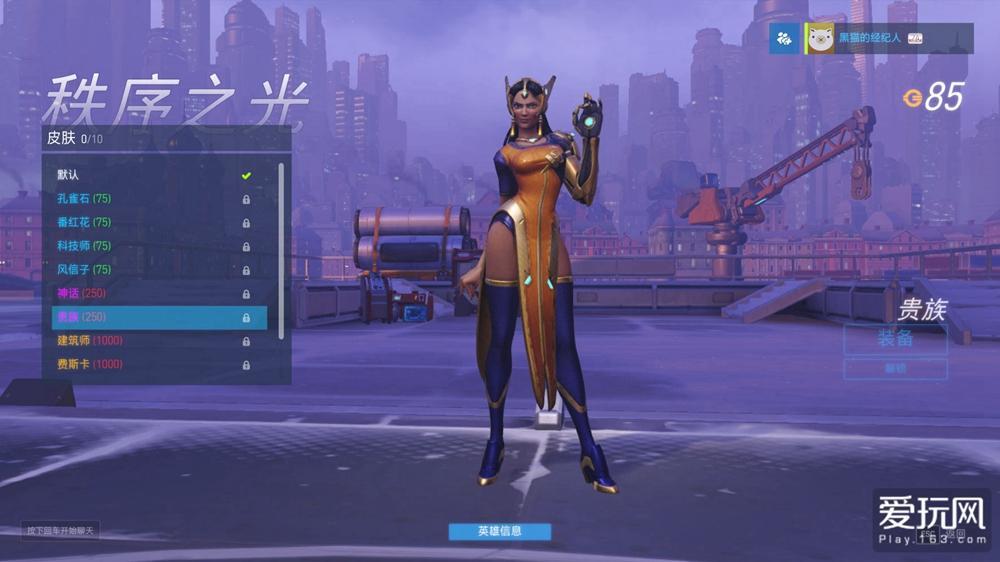The width and height of the screenshot is (1000, 562).
Task: Choose the 神话 epic skin
Action: (x=150, y=293)
